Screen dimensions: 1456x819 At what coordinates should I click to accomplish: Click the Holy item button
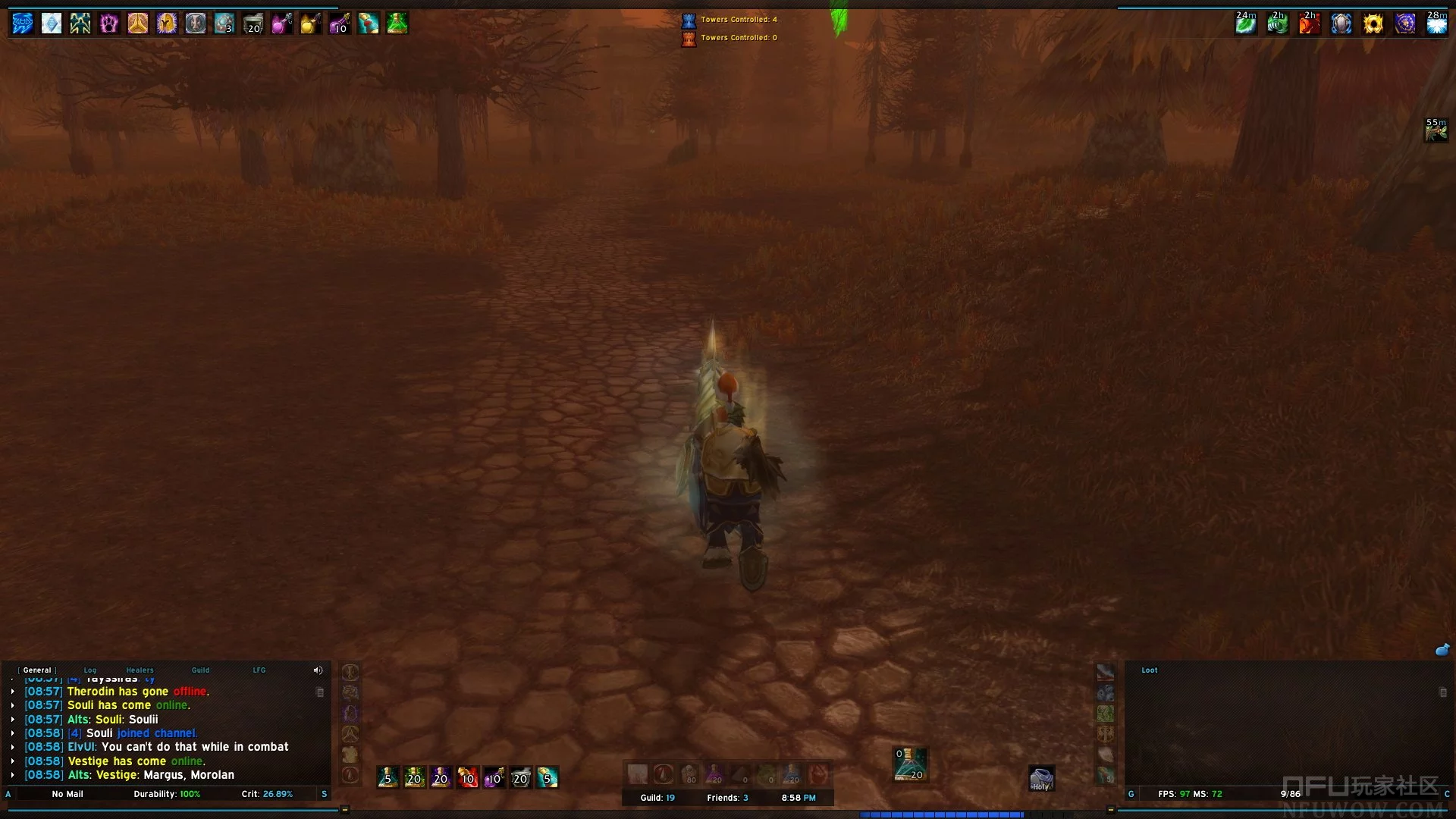tap(1041, 779)
